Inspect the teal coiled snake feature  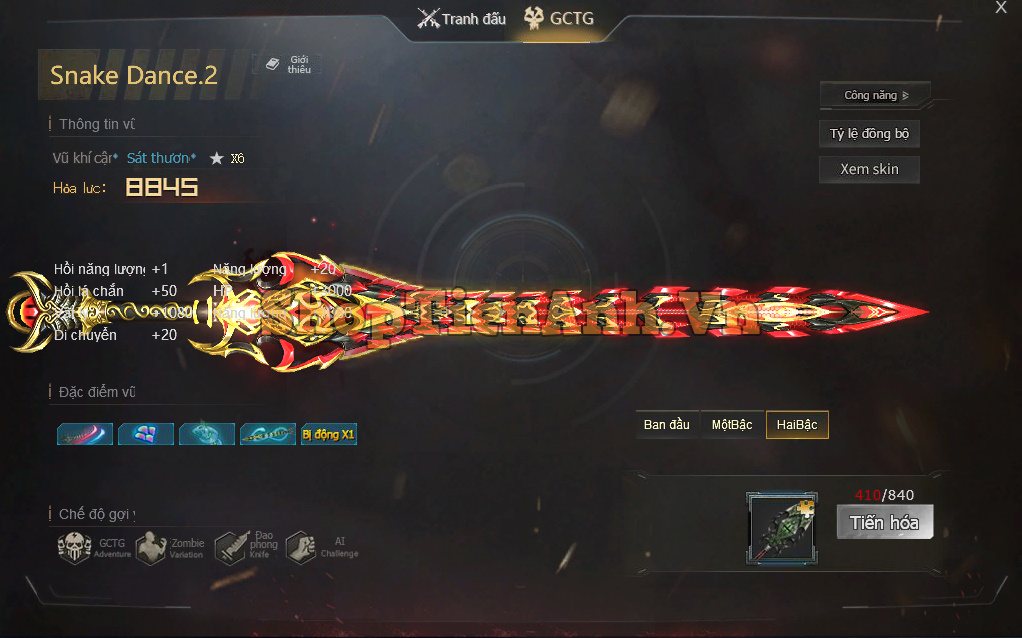[207, 435]
